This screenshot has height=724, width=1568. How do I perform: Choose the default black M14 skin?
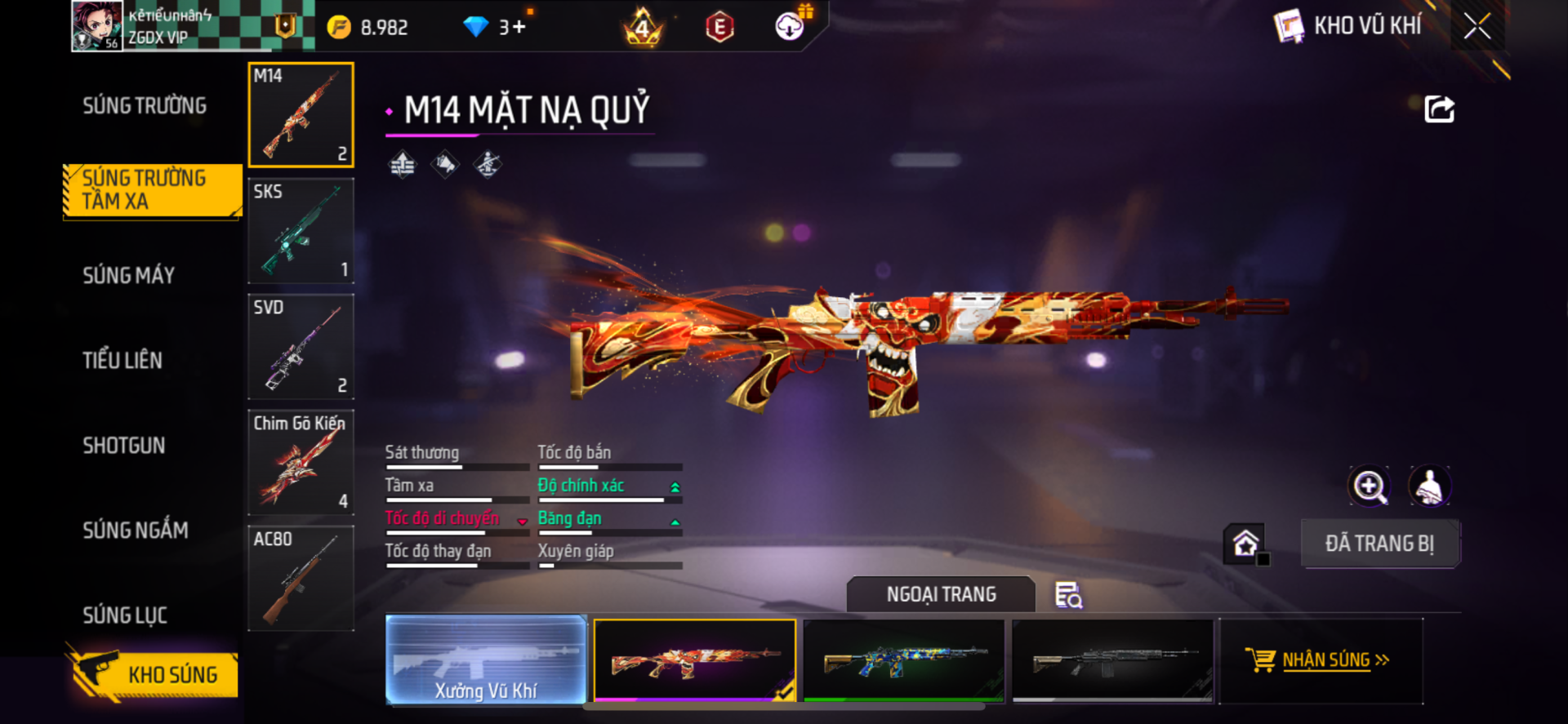(1112, 660)
